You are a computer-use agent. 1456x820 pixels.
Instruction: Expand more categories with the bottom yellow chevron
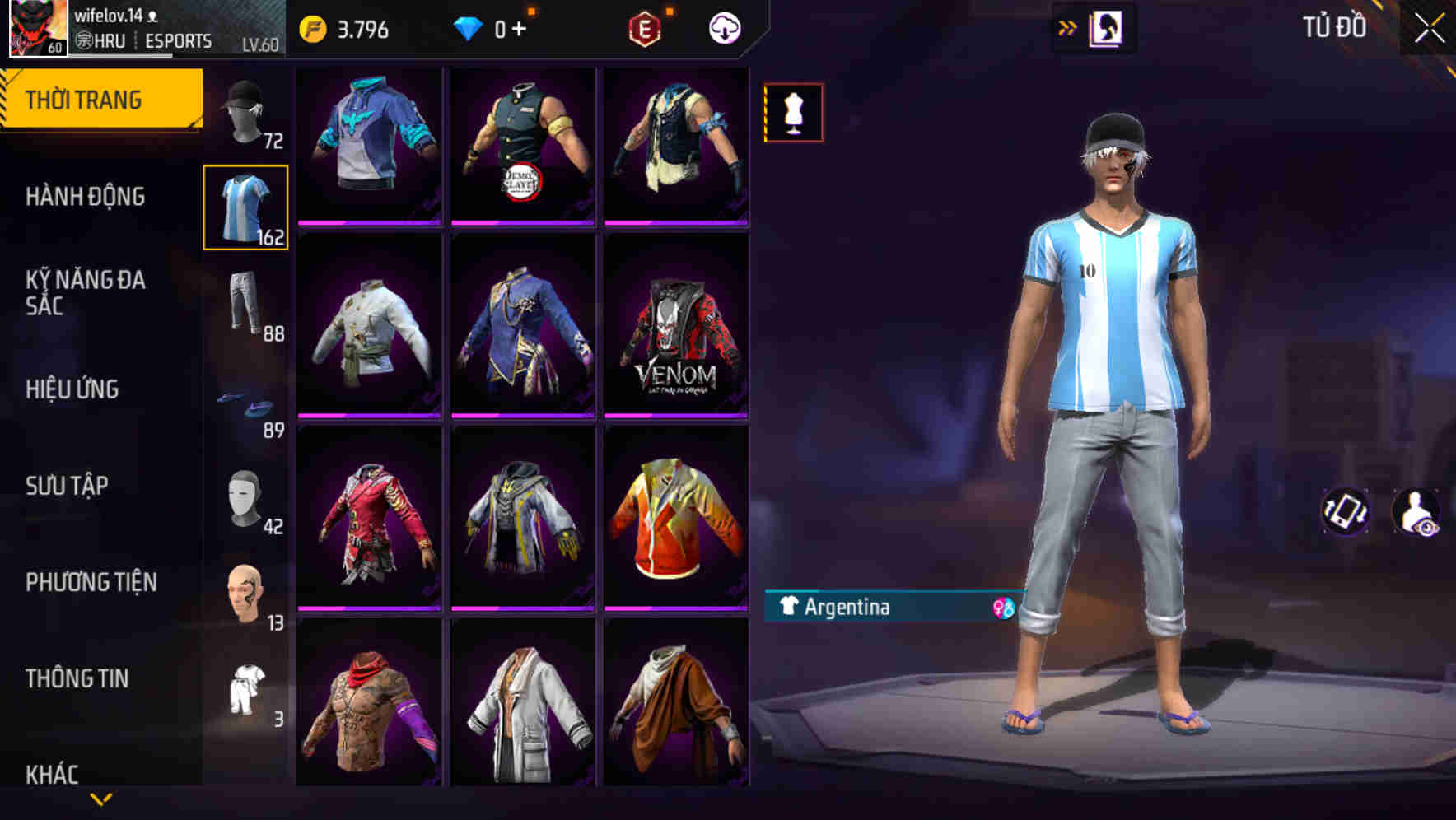tap(100, 797)
